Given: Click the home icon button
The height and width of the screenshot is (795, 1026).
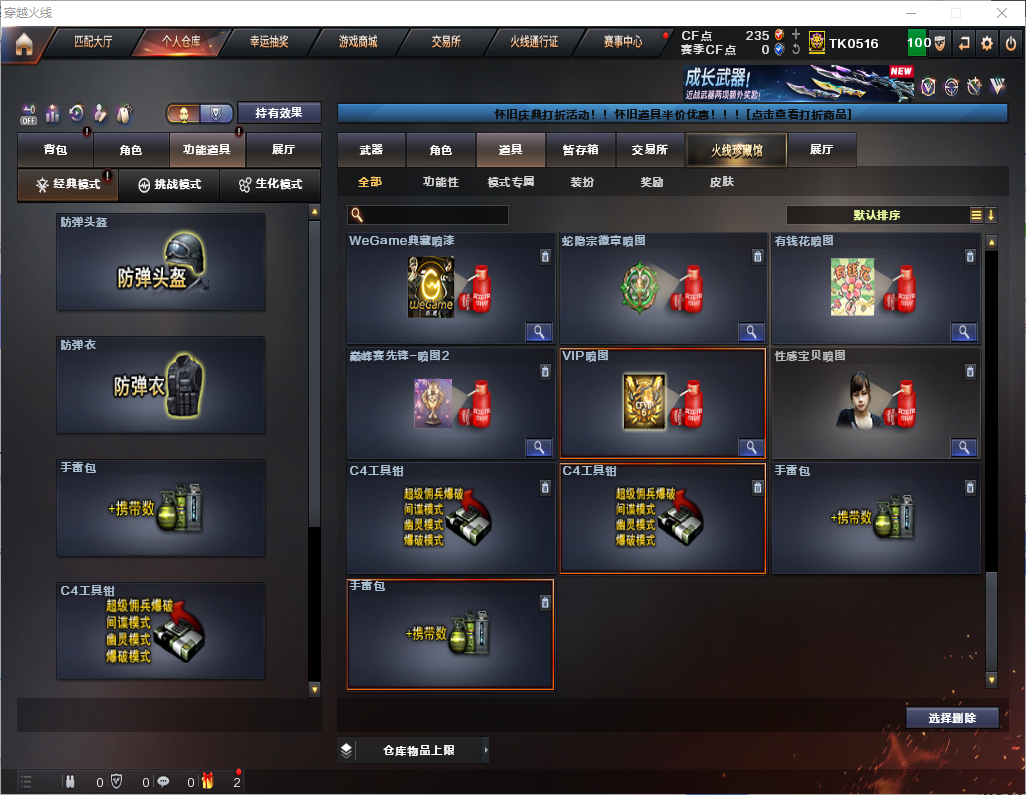Looking at the screenshot, I should [24, 43].
